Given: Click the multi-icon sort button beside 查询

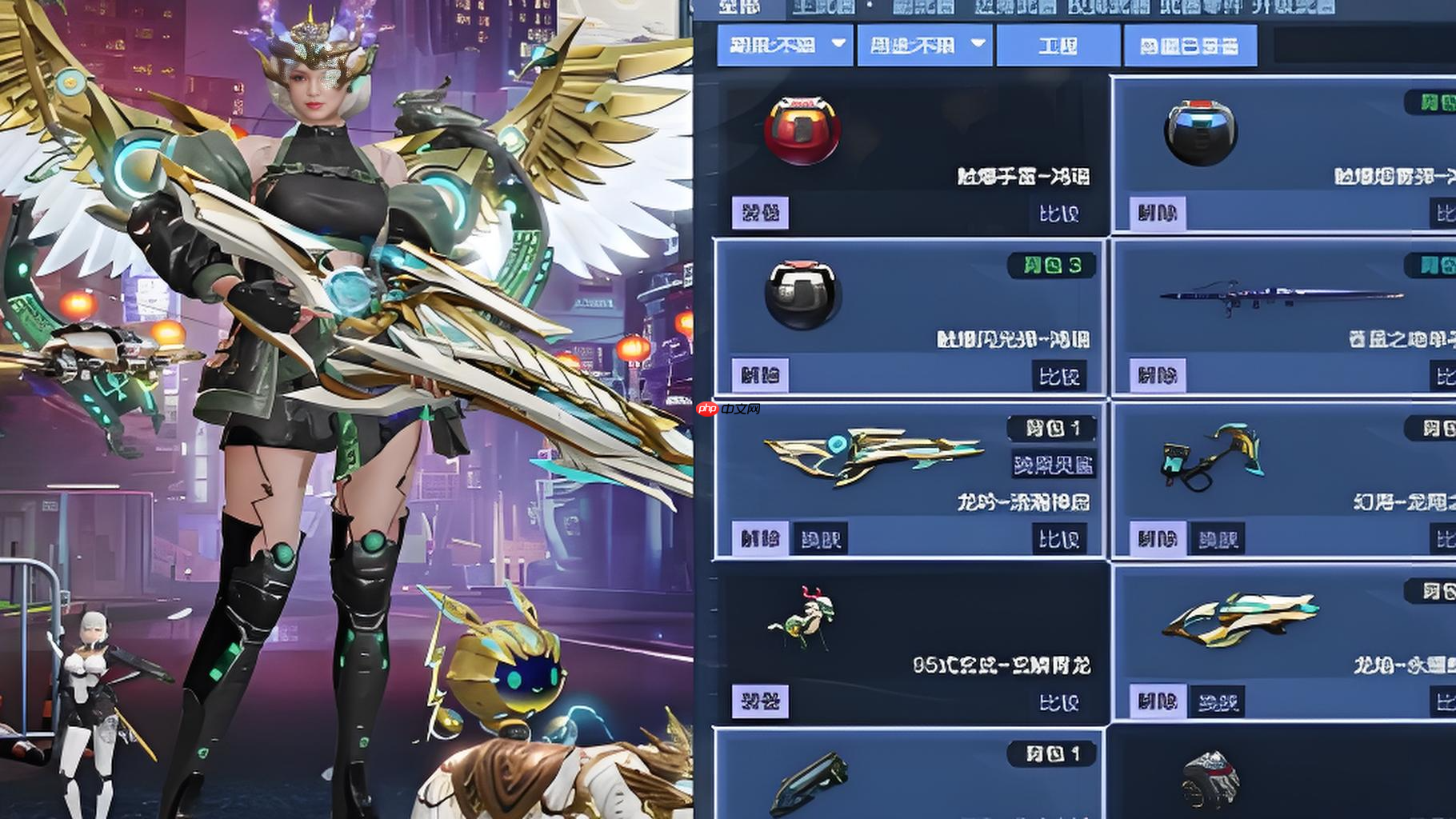Looking at the screenshot, I should (1190, 46).
